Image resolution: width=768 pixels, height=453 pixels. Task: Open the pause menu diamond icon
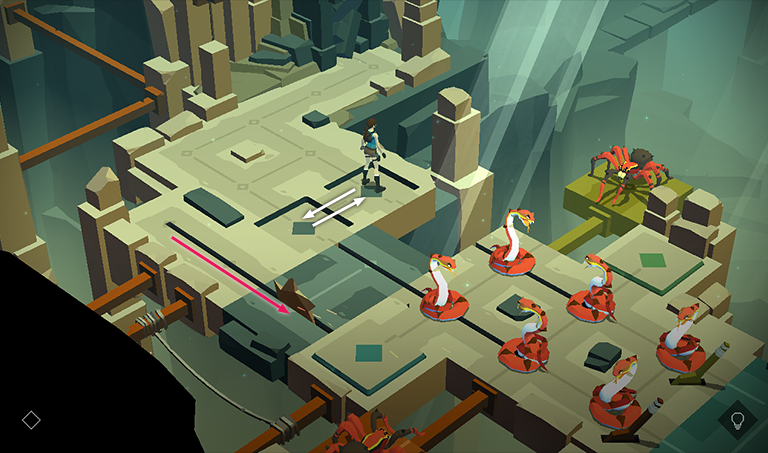tap(31, 420)
